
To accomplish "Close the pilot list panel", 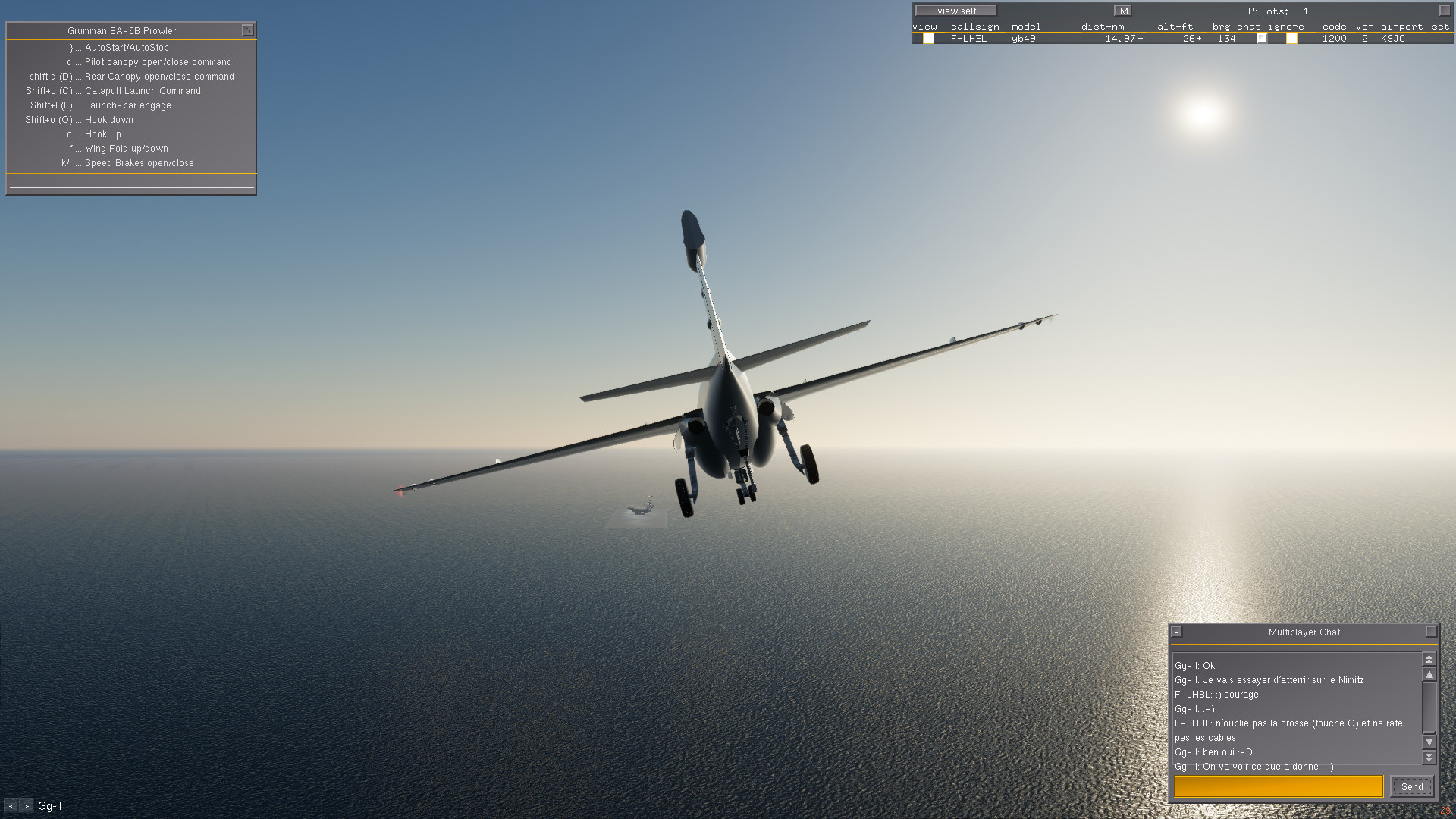I will pos(1445,11).
